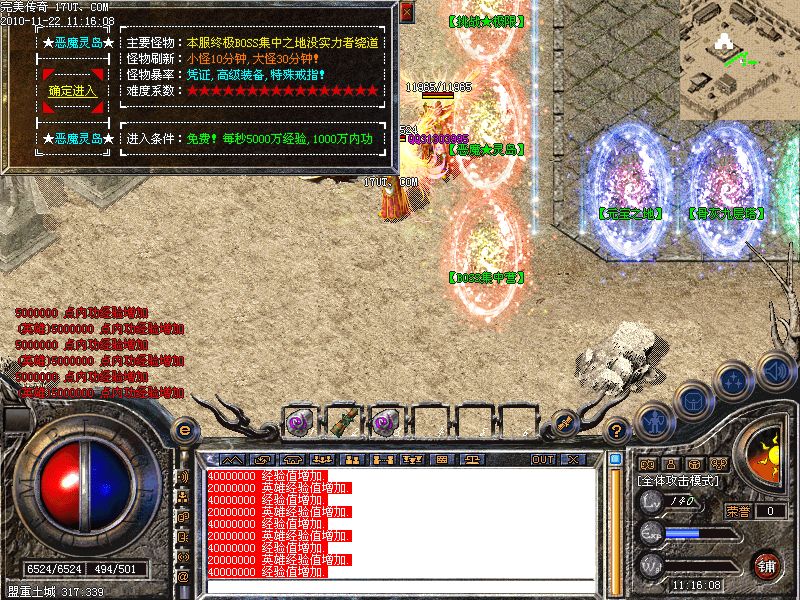This screenshot has width=800, height=600.
Task: Click the four-dot cross round button
Action: [734, 380]
